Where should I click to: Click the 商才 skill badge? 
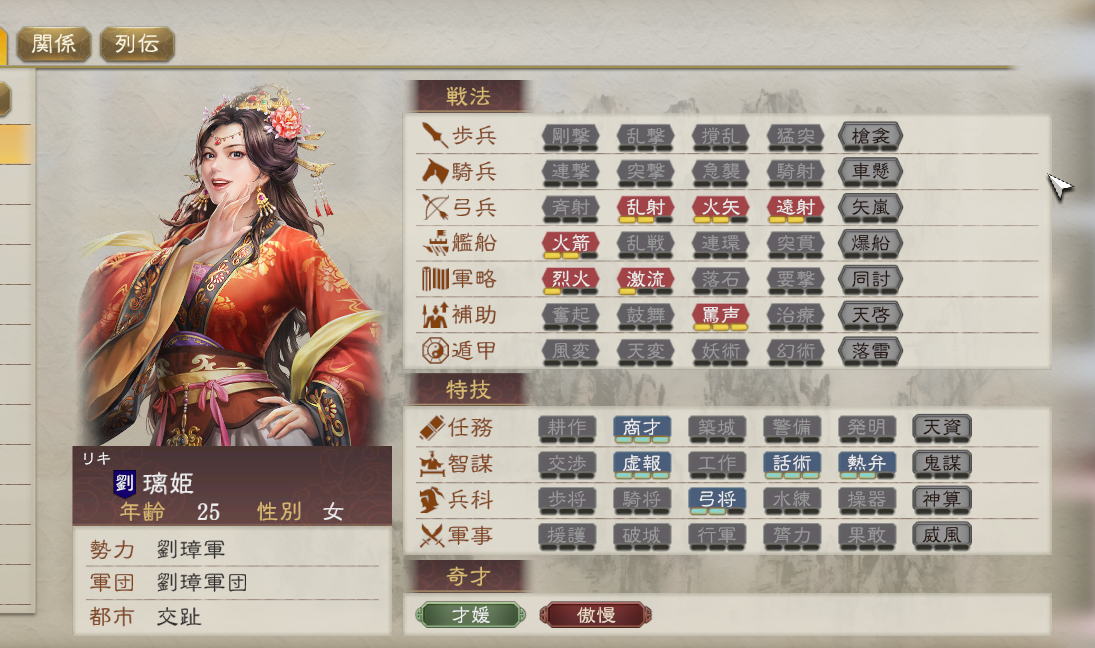(642, 428)
